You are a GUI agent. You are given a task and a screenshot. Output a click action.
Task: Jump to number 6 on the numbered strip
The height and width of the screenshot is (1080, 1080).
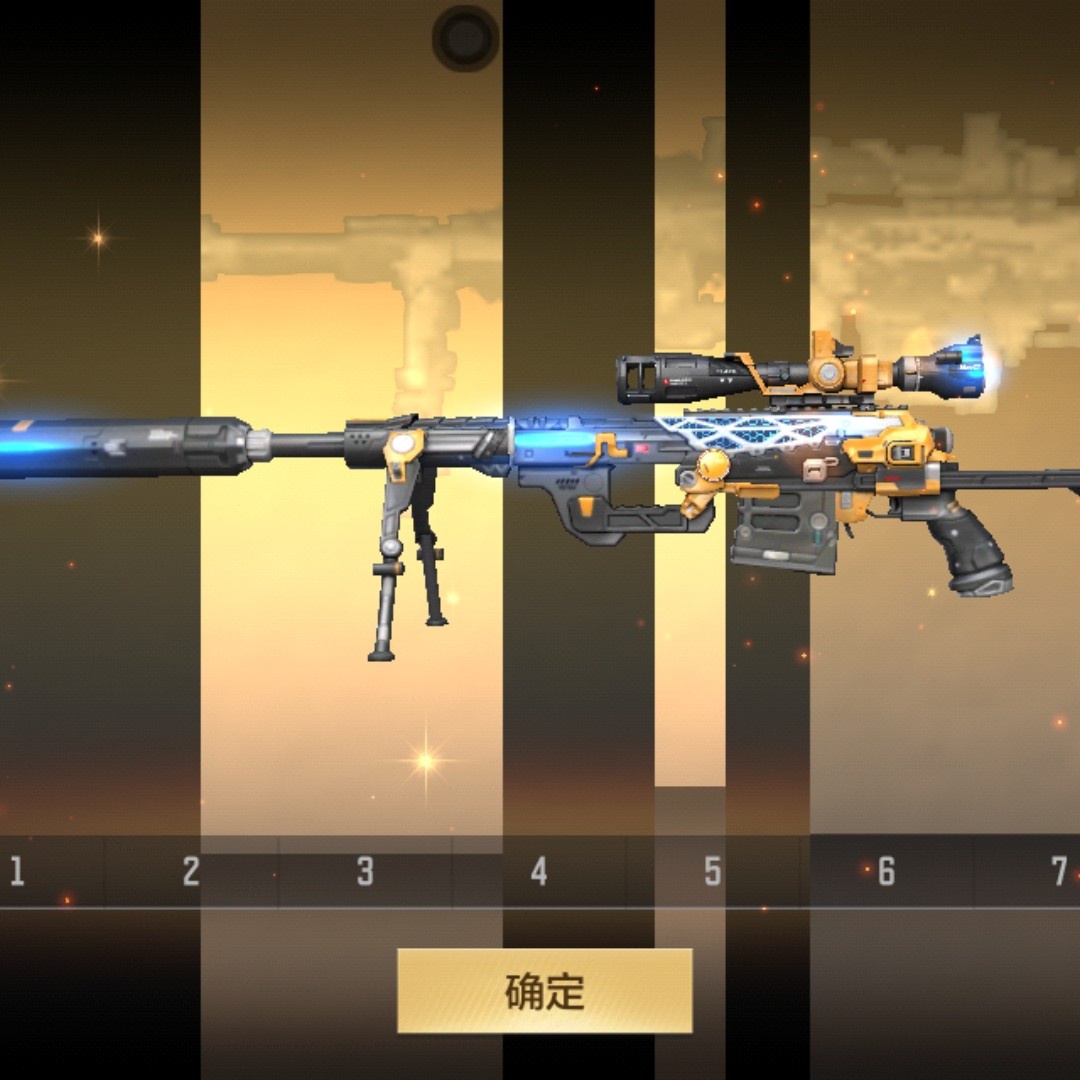[886, 871]
